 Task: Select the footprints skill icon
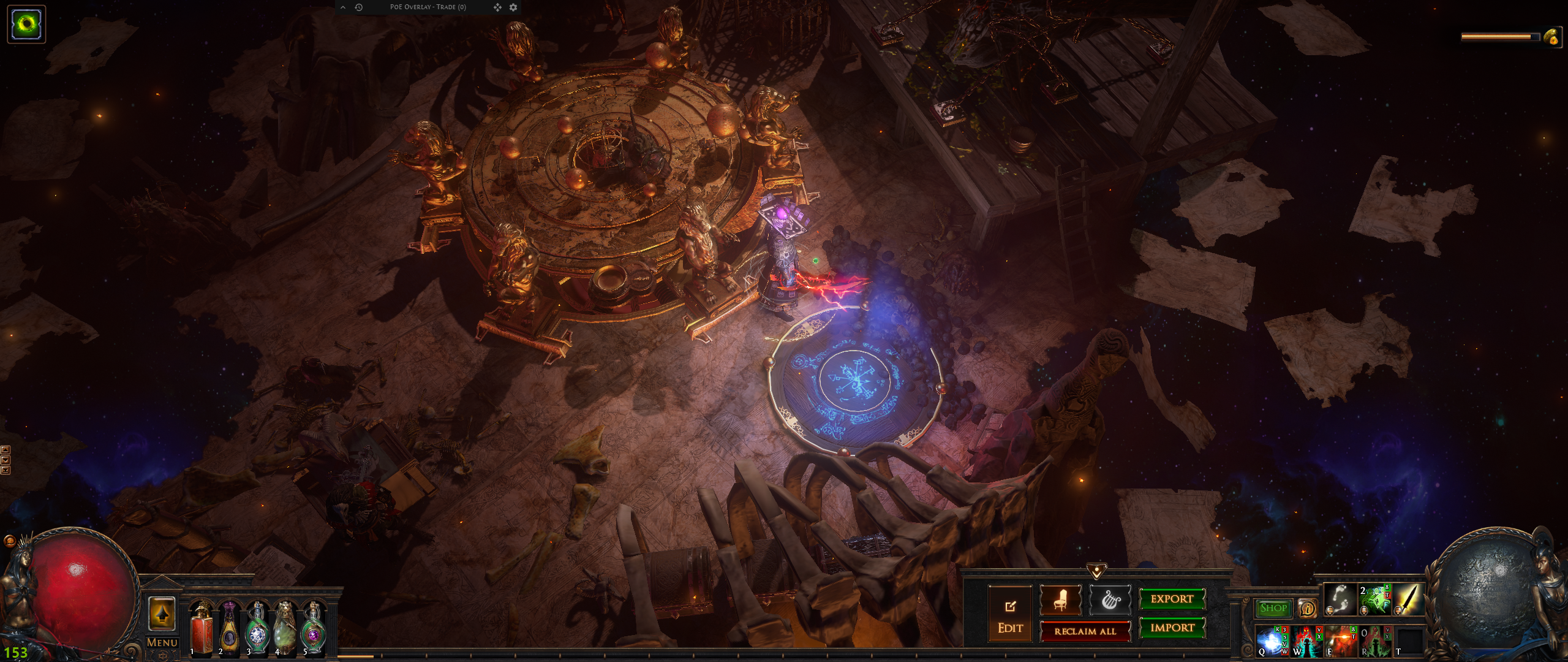(x=1340, y=599)
